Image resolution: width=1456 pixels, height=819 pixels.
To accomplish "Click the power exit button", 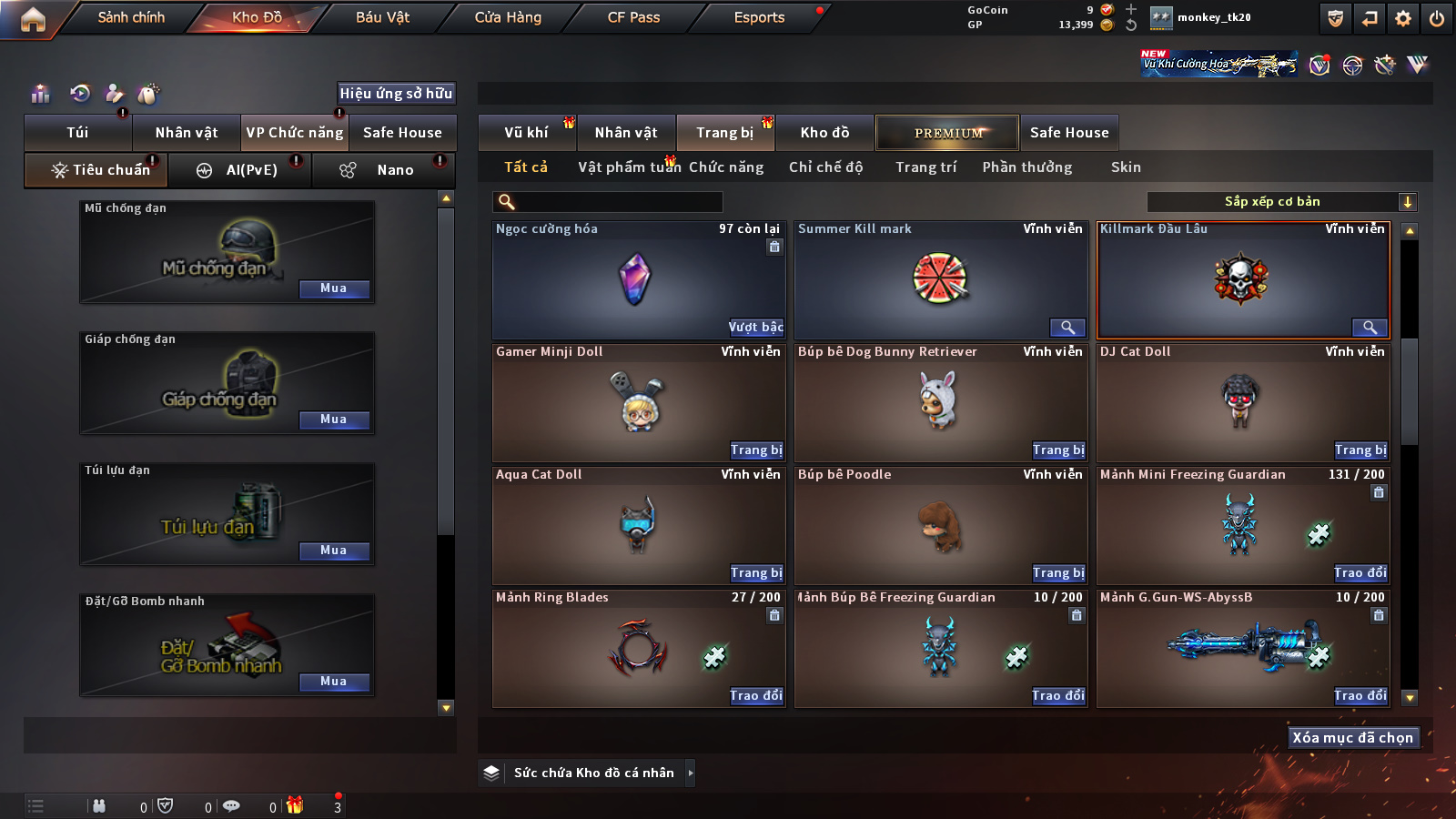I will pyautogui.click(x=1437, y=18).
